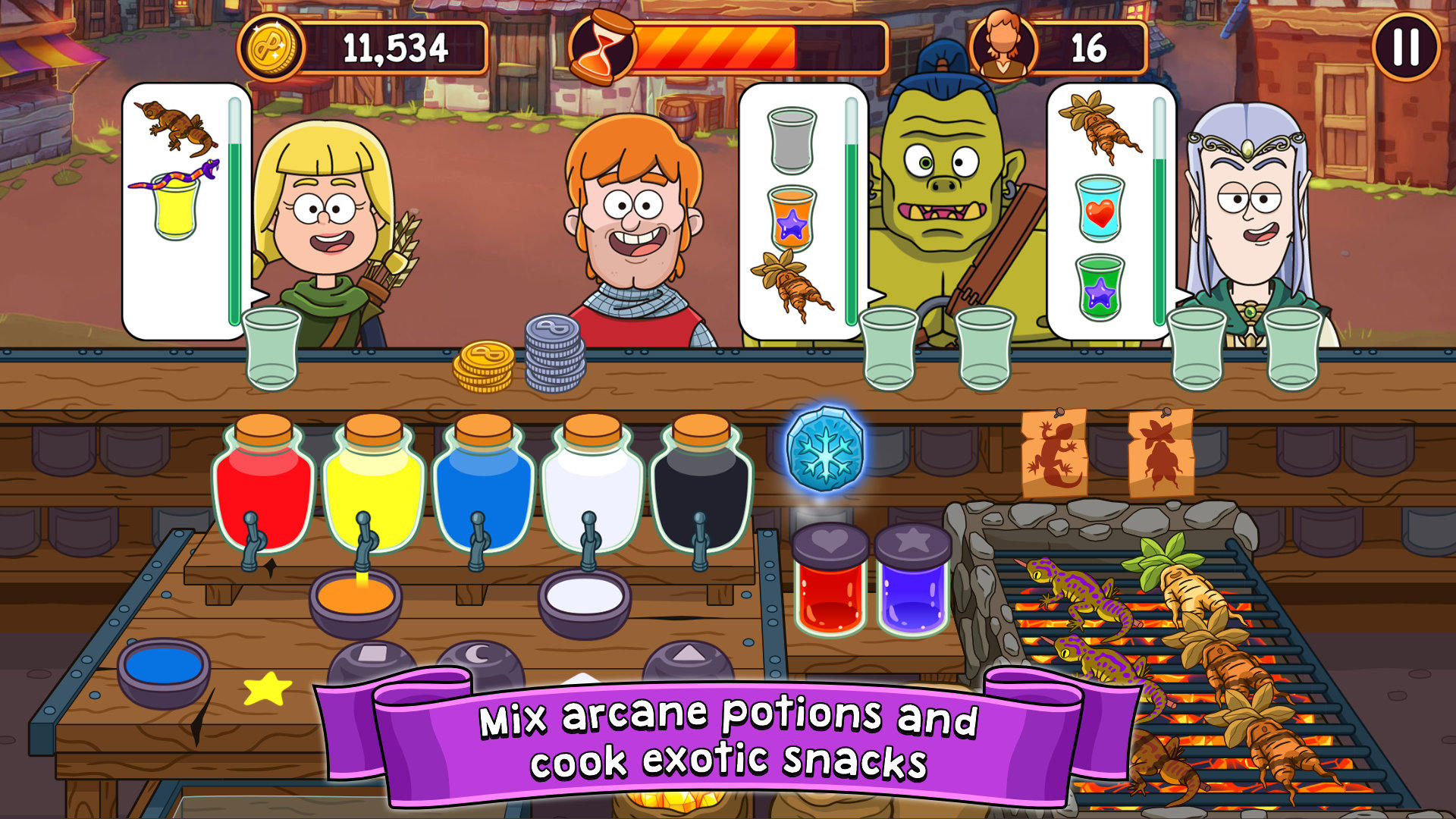Serve the empty cup near the blonde archer
This screenshot has height=819, width=1456.
(269, 349)
